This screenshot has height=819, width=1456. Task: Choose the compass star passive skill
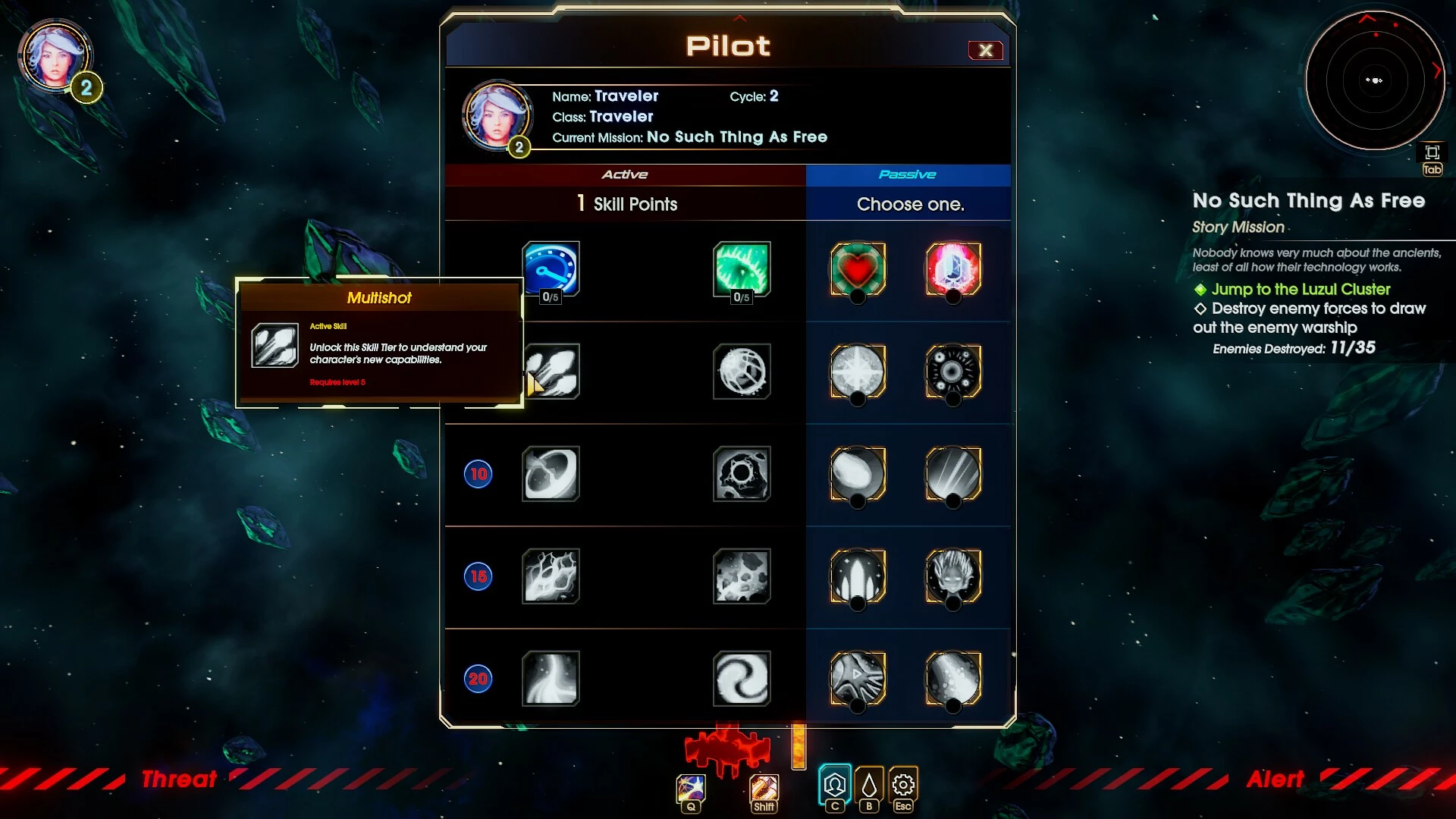[858, 372]
